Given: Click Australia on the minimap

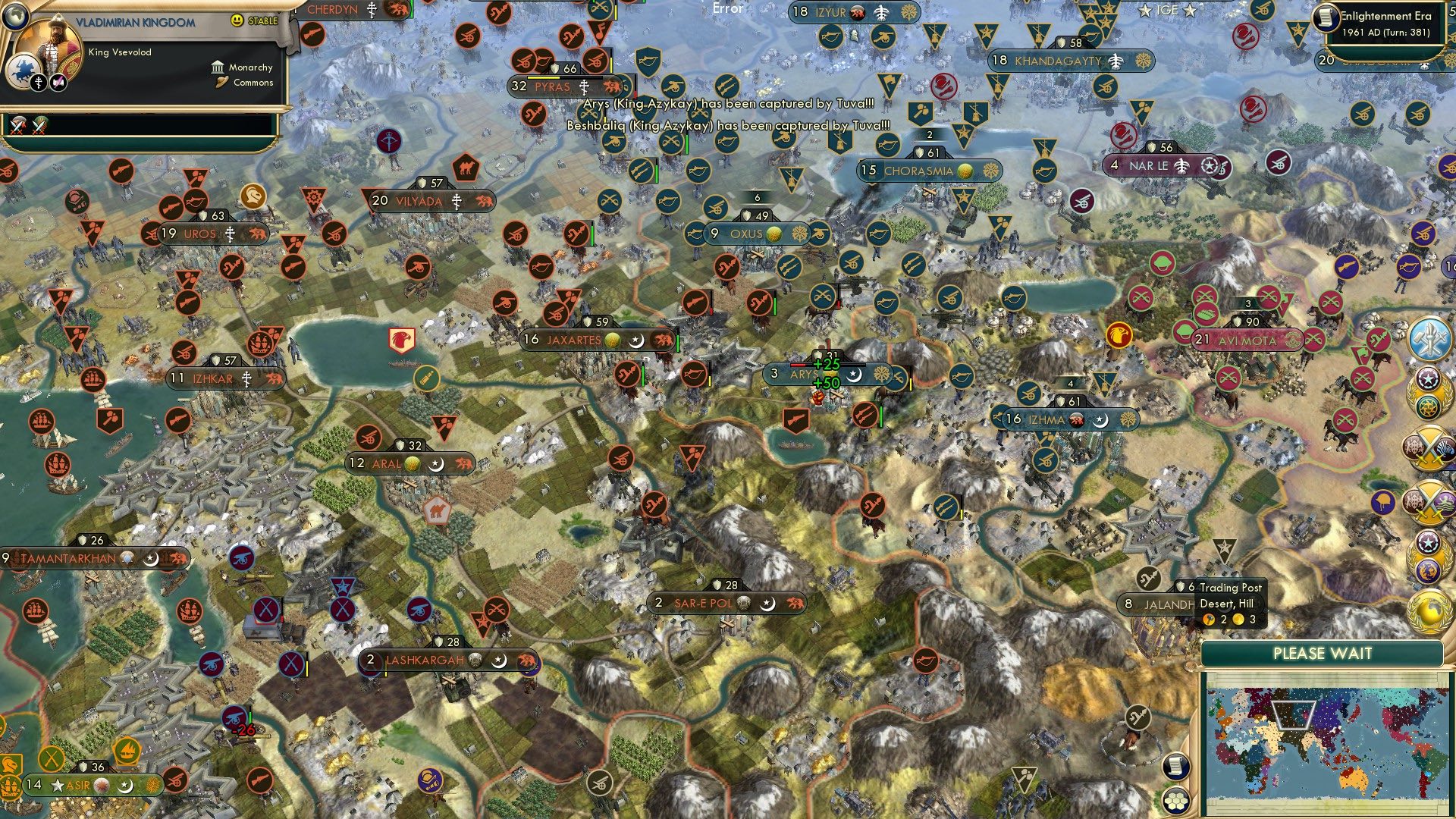Looking at the screenshot, I should [x=1354, y=780].
